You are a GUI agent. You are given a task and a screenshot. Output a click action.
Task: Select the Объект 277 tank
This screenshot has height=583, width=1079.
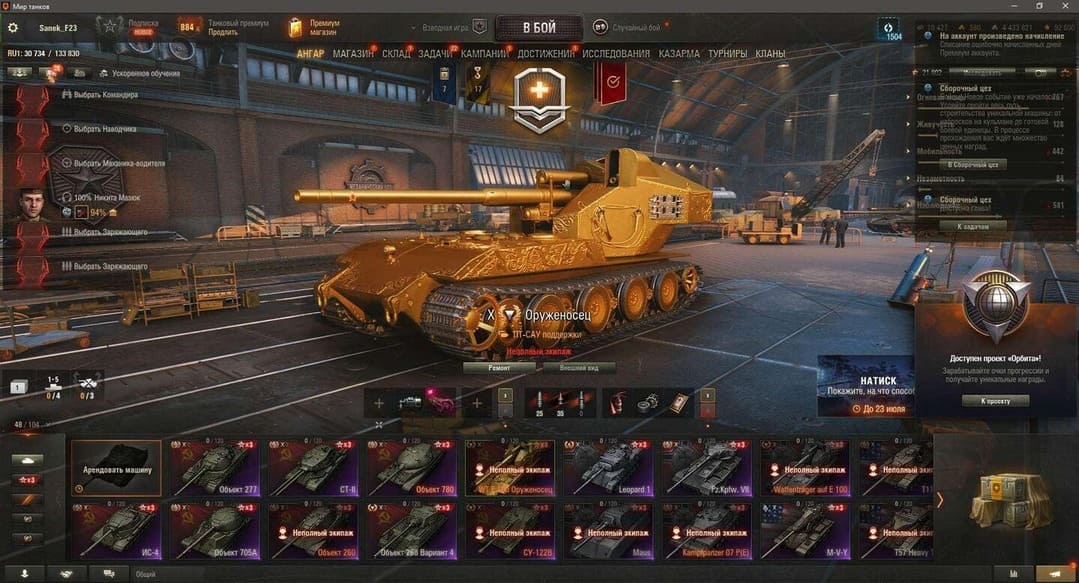214,467
